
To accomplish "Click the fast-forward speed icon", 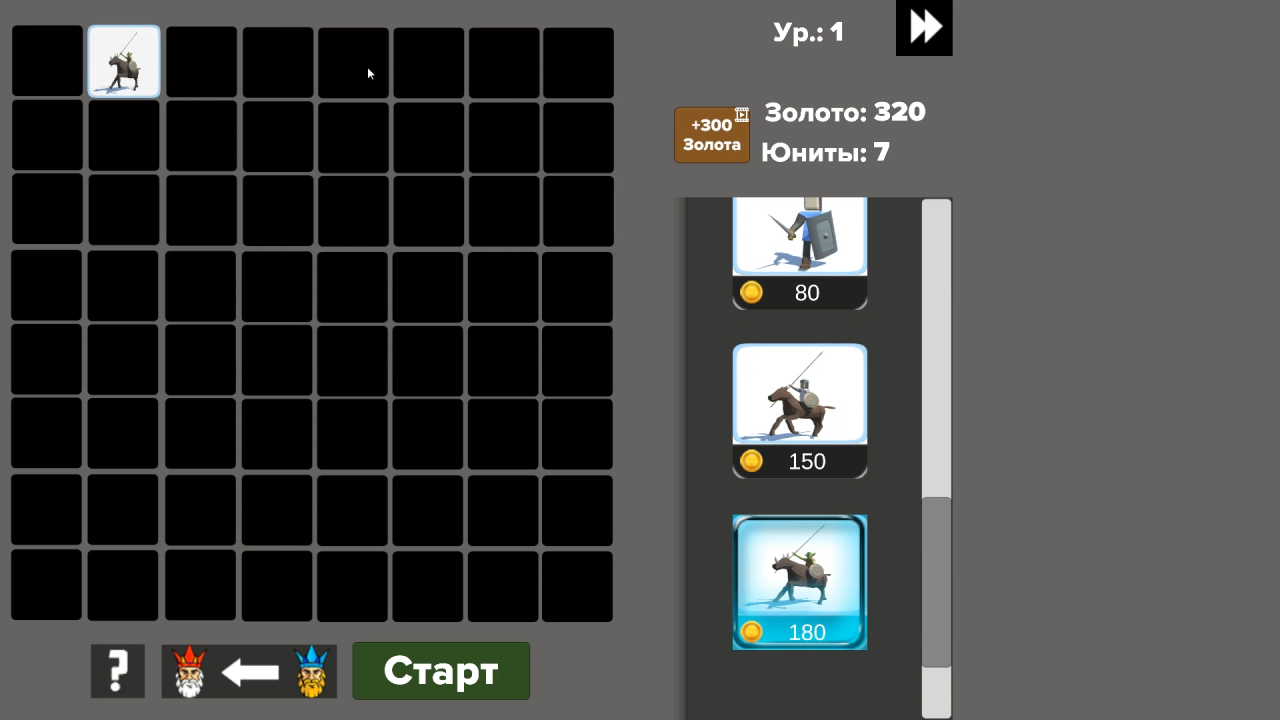I will click(x=922, y=28).
